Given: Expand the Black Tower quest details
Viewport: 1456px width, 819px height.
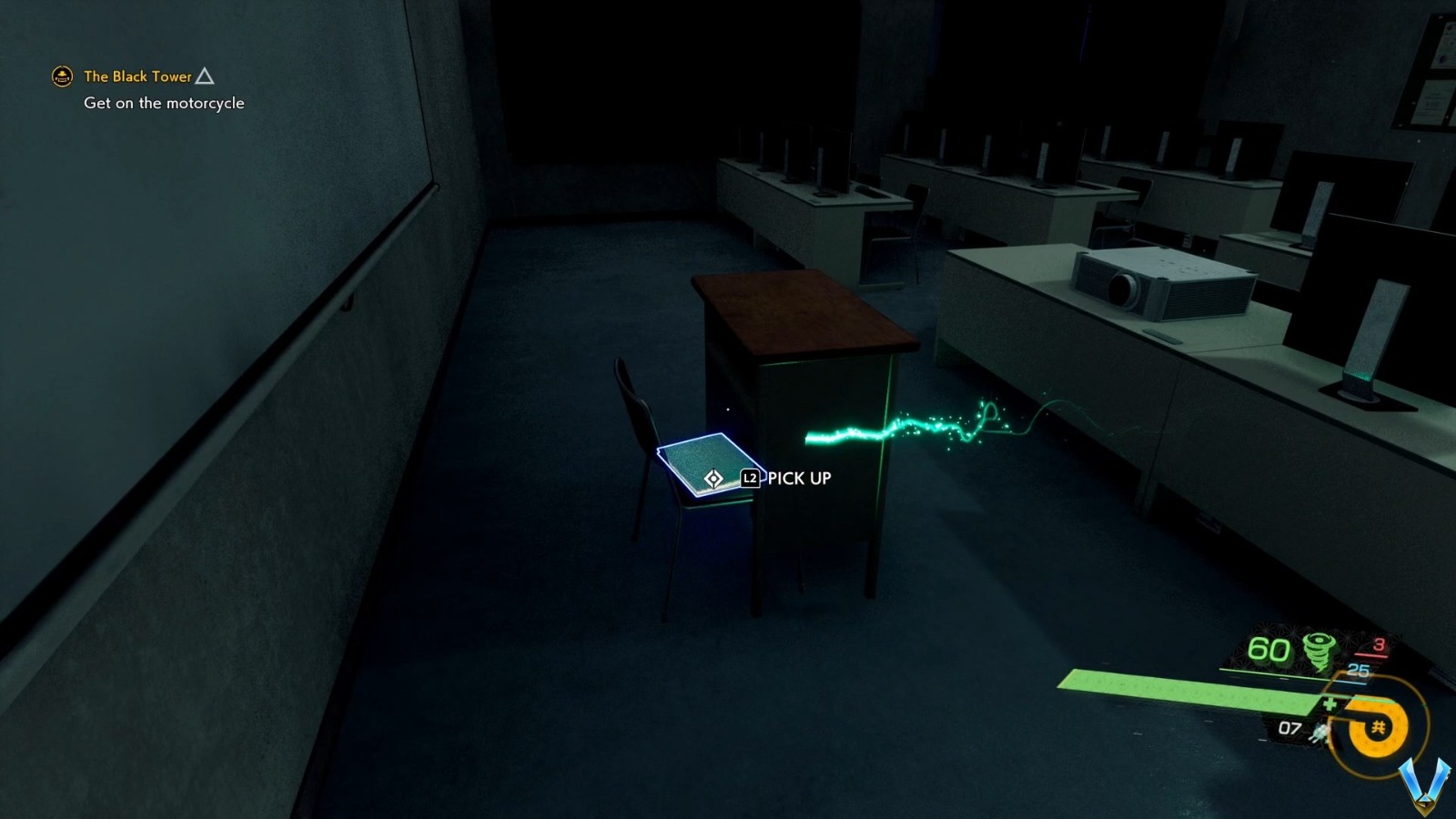Looking at the screenshot, I should (136, 76).
